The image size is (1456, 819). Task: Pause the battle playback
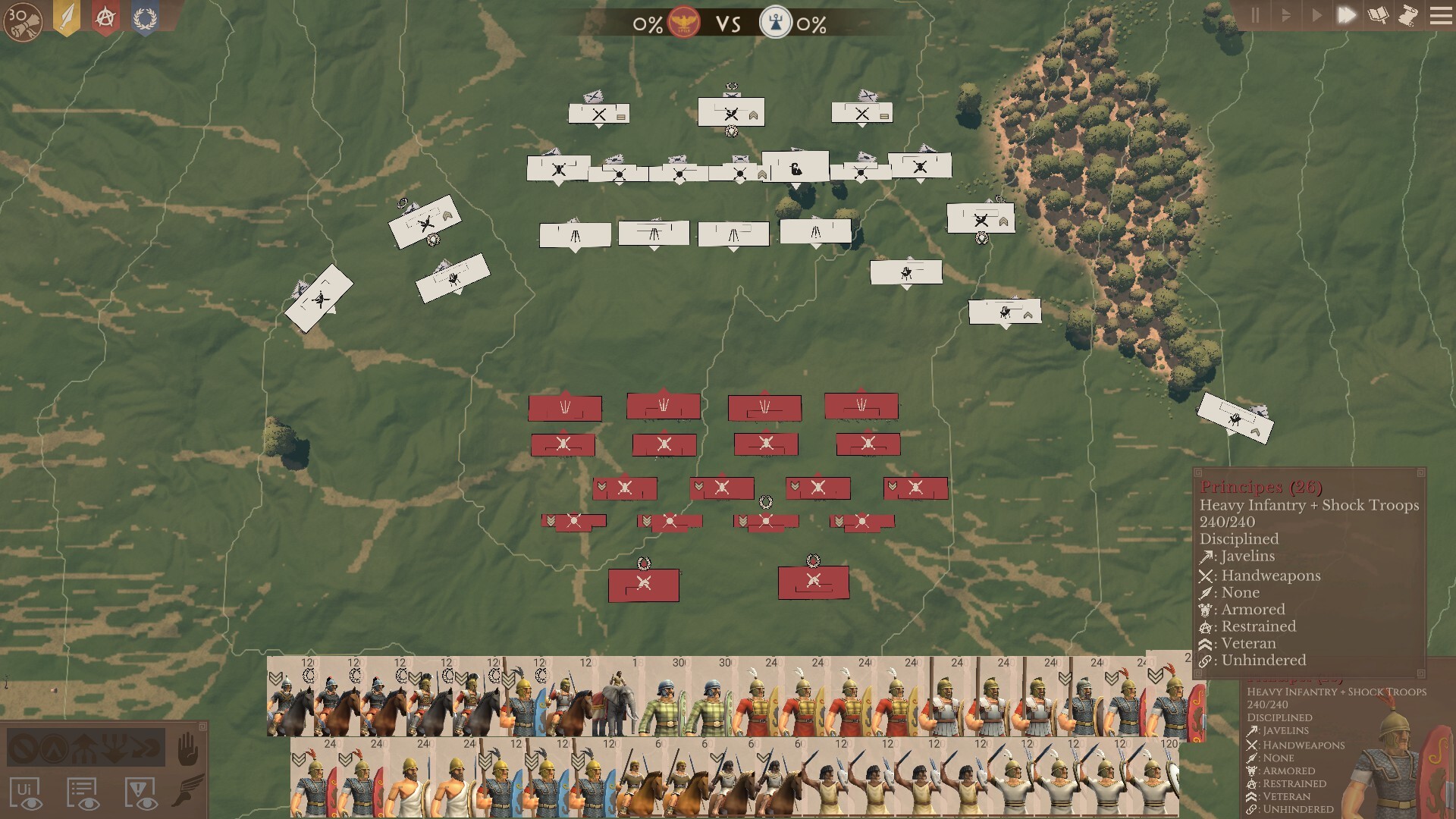pyautogui.click(x=1255, y=13)
